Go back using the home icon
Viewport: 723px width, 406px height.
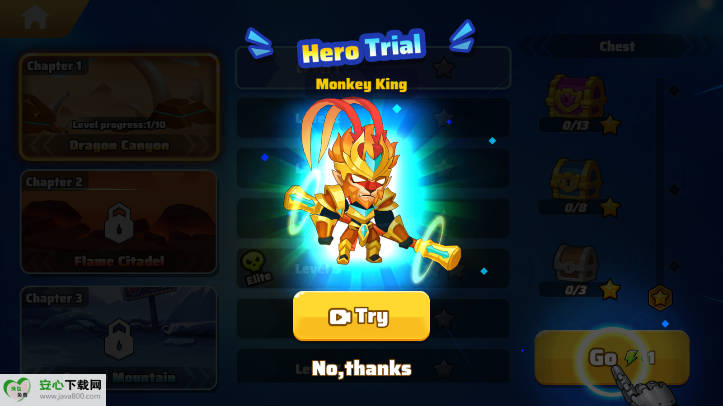(36, 17)
